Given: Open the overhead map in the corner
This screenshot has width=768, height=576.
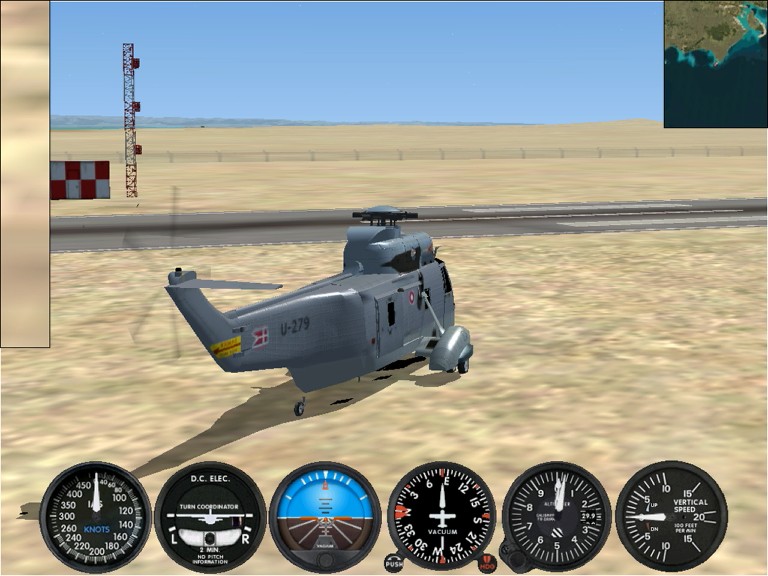Looking at the screenshot, I should 715,64.
